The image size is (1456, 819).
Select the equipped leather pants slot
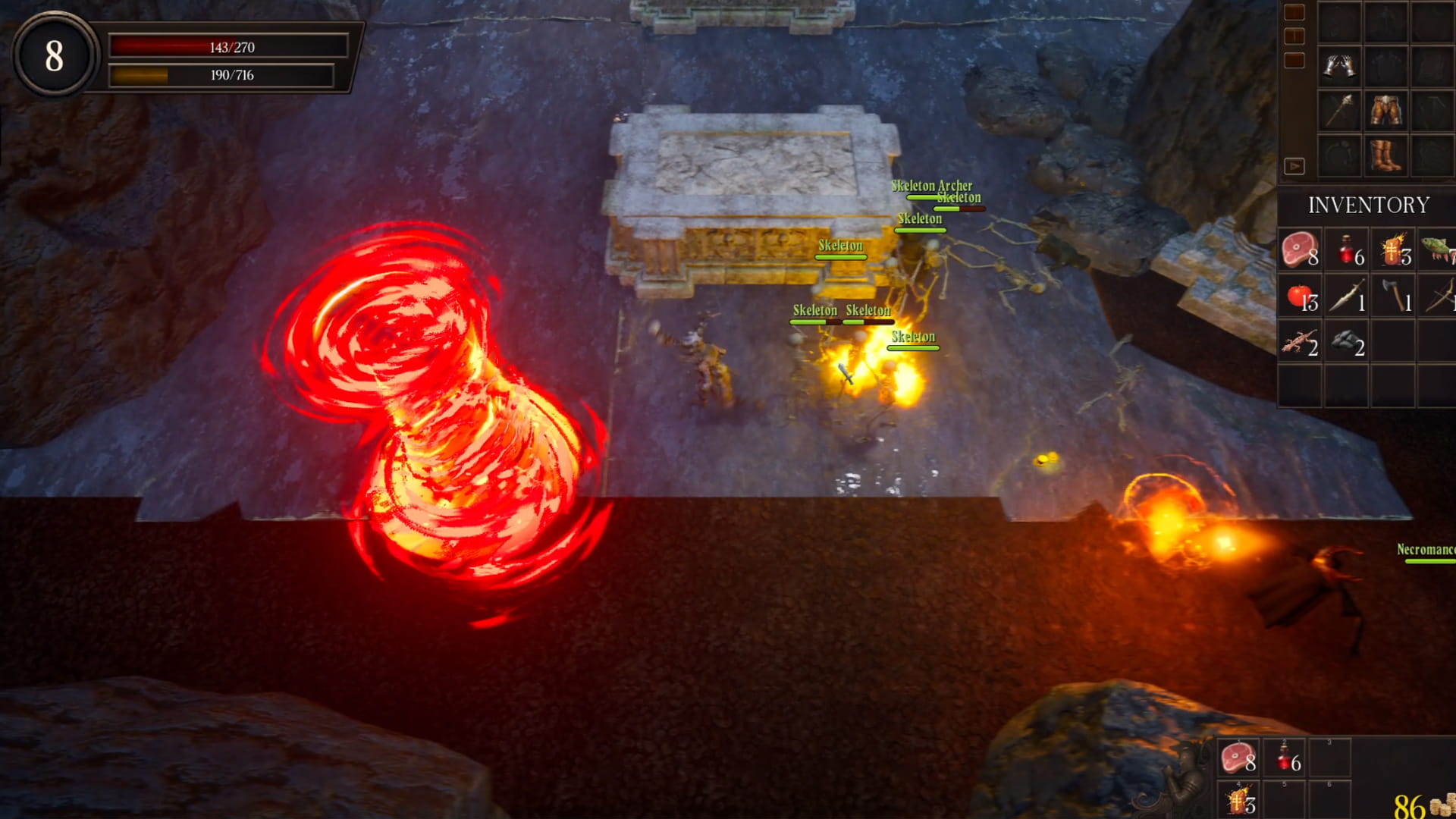pos(1385,111)
